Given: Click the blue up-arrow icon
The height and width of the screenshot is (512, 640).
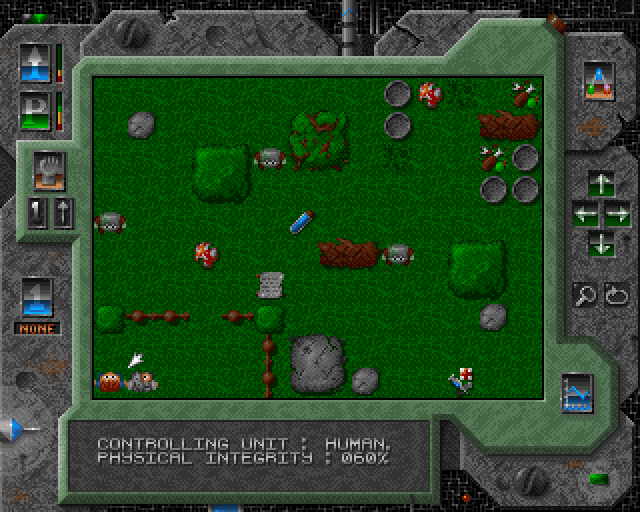Looking at the screenshot, I should (x=35, y=63).
